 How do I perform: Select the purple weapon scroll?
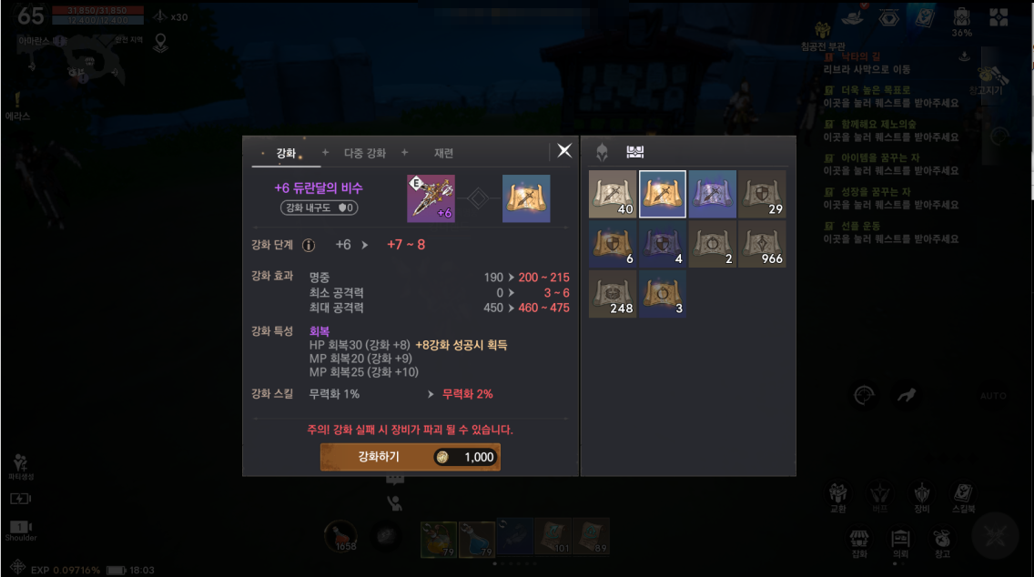pos(712,194)
